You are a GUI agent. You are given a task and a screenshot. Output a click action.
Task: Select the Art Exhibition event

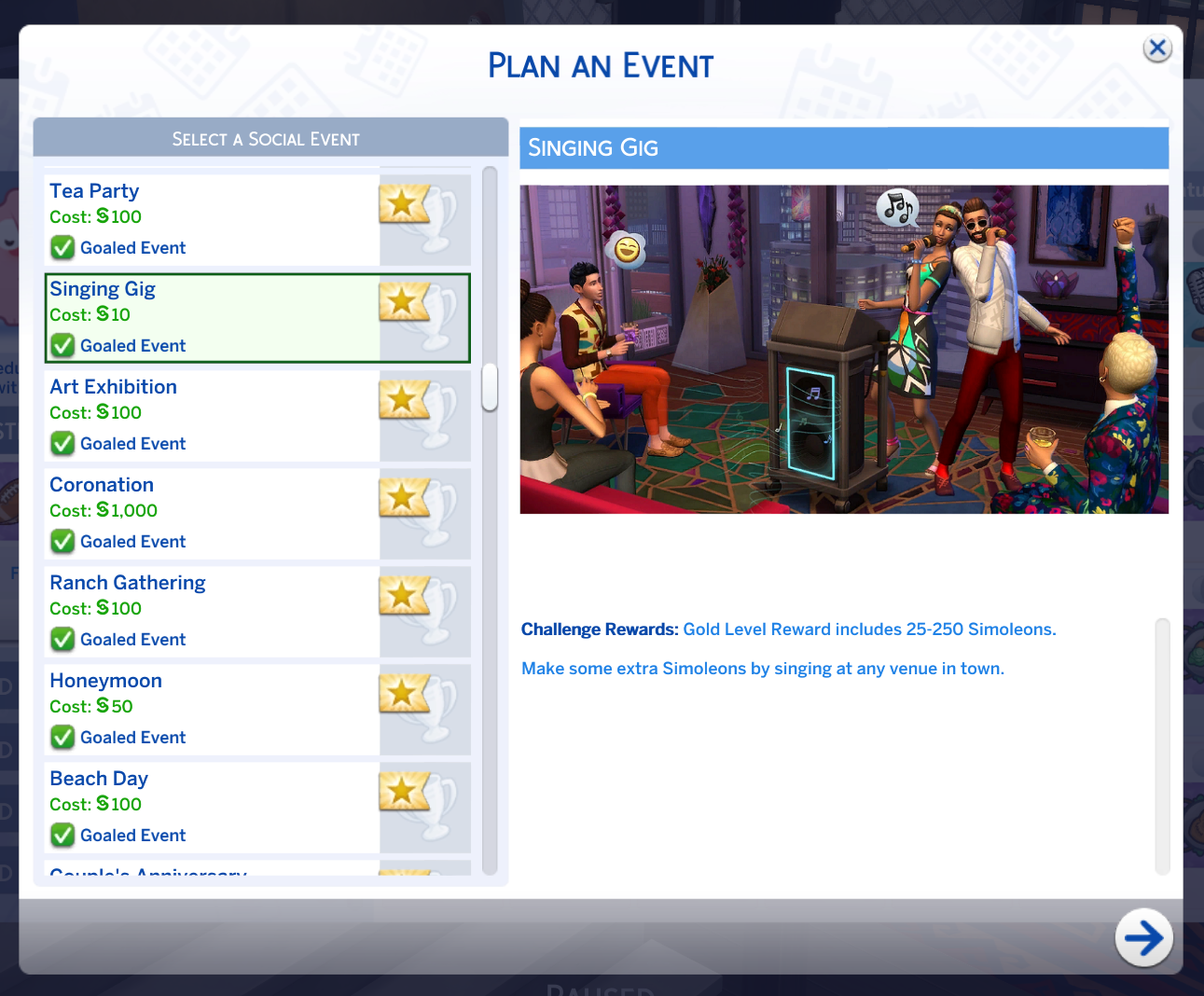(x=187, y=386)
